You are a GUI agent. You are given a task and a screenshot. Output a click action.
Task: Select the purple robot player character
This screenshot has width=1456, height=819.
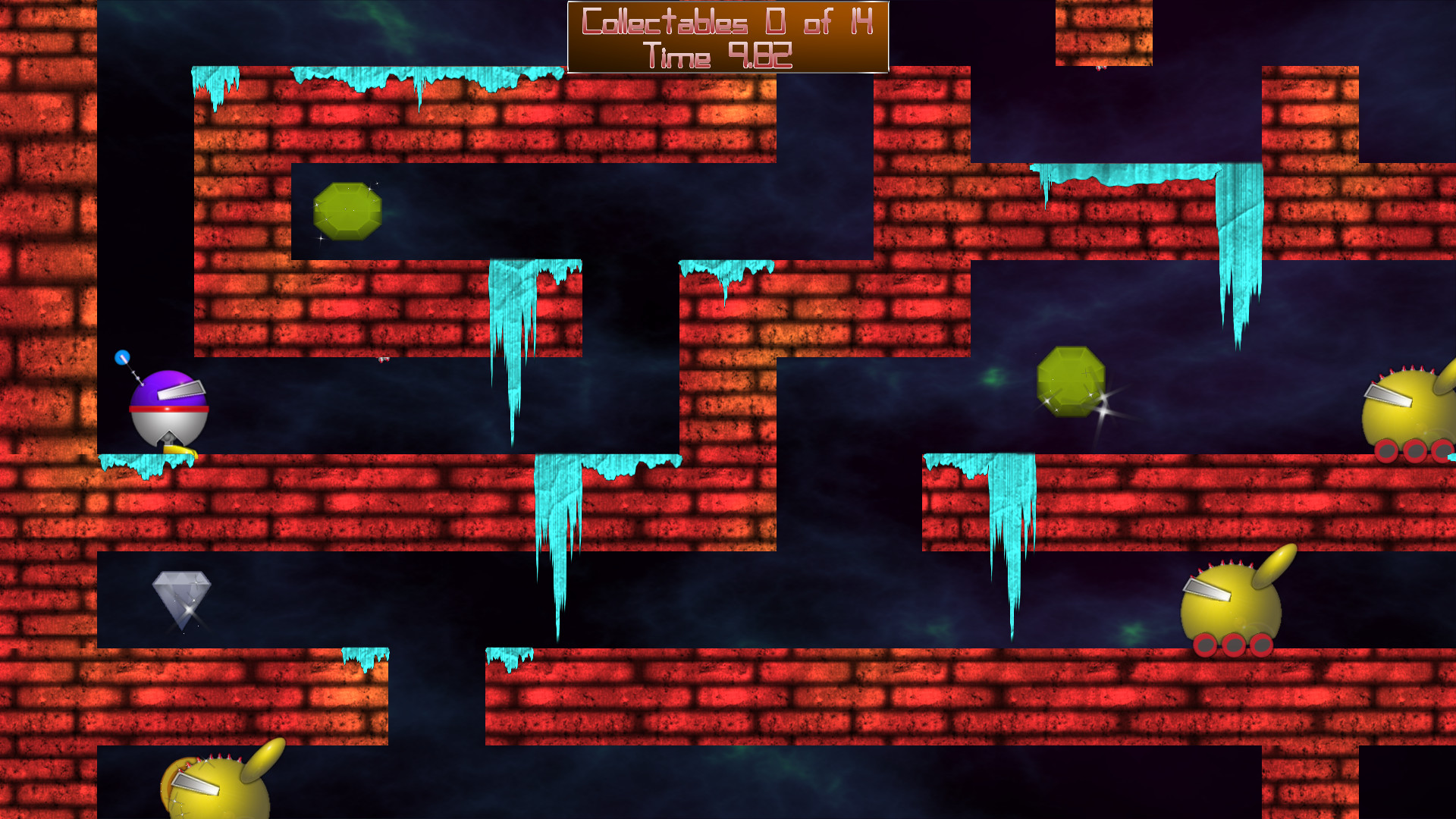click(x=167, y=406)
